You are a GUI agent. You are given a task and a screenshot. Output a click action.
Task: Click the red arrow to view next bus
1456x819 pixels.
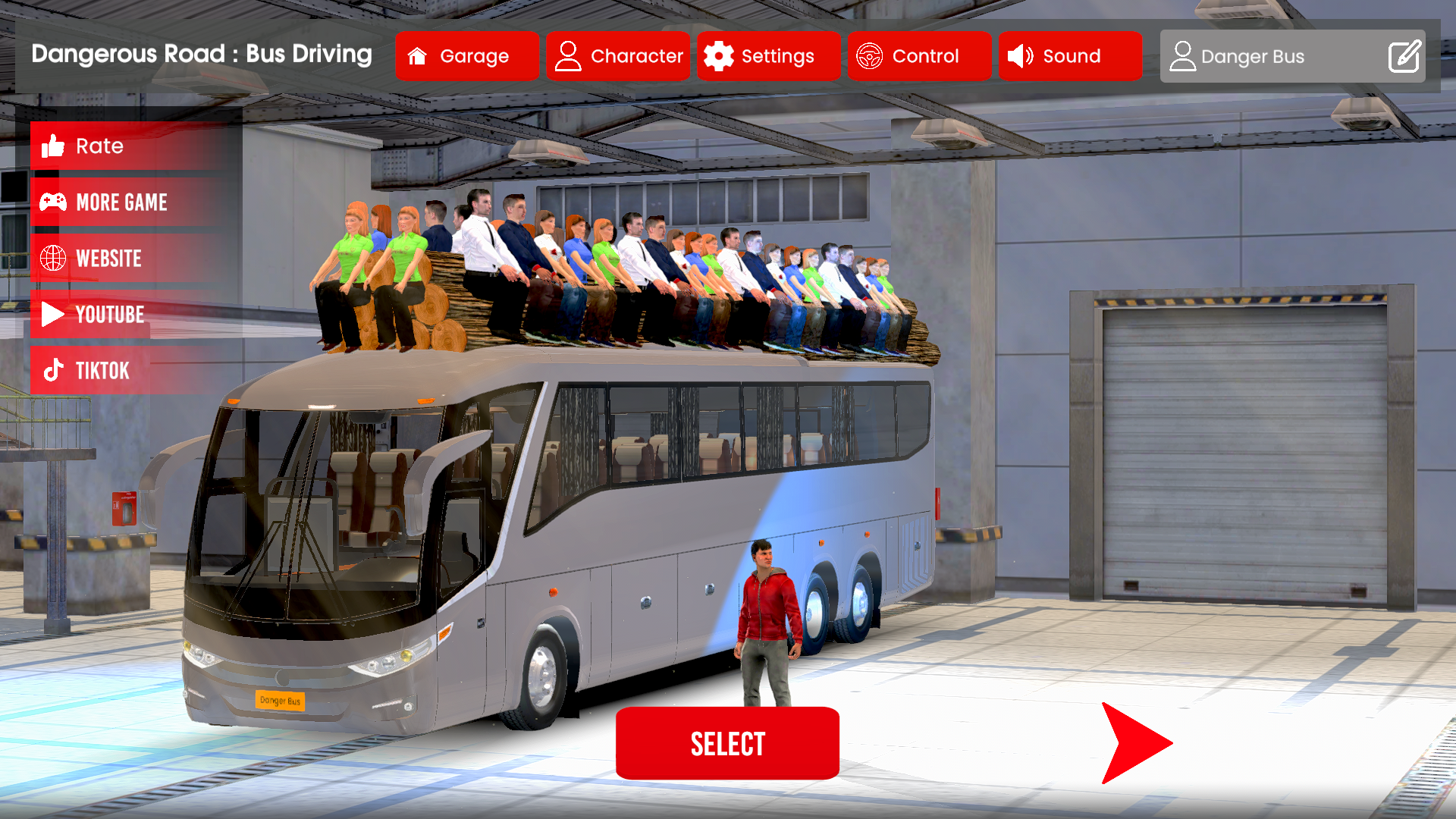tap(1134, 742)
